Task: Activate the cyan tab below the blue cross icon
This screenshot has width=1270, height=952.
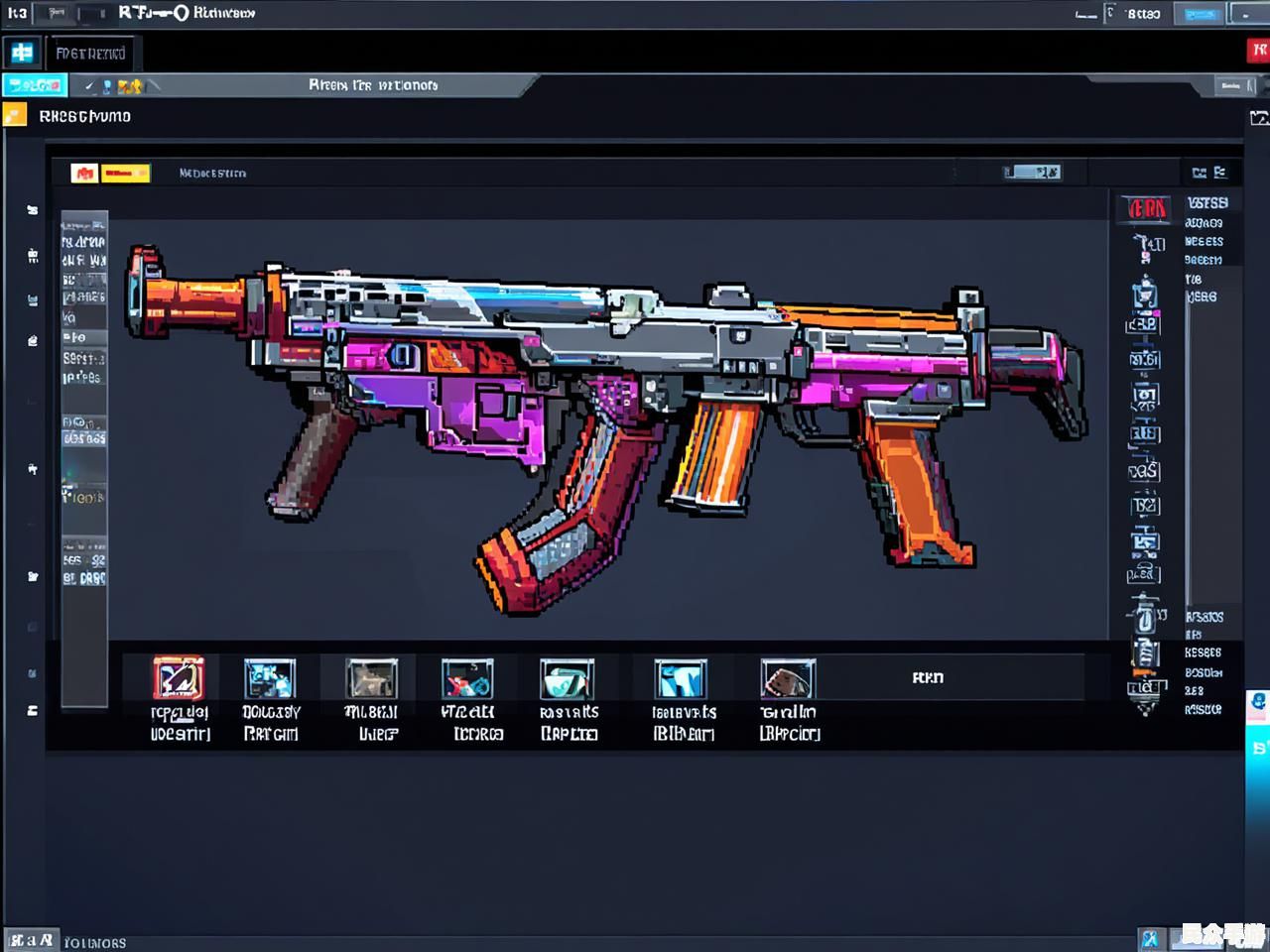Action: coord(35,86)
